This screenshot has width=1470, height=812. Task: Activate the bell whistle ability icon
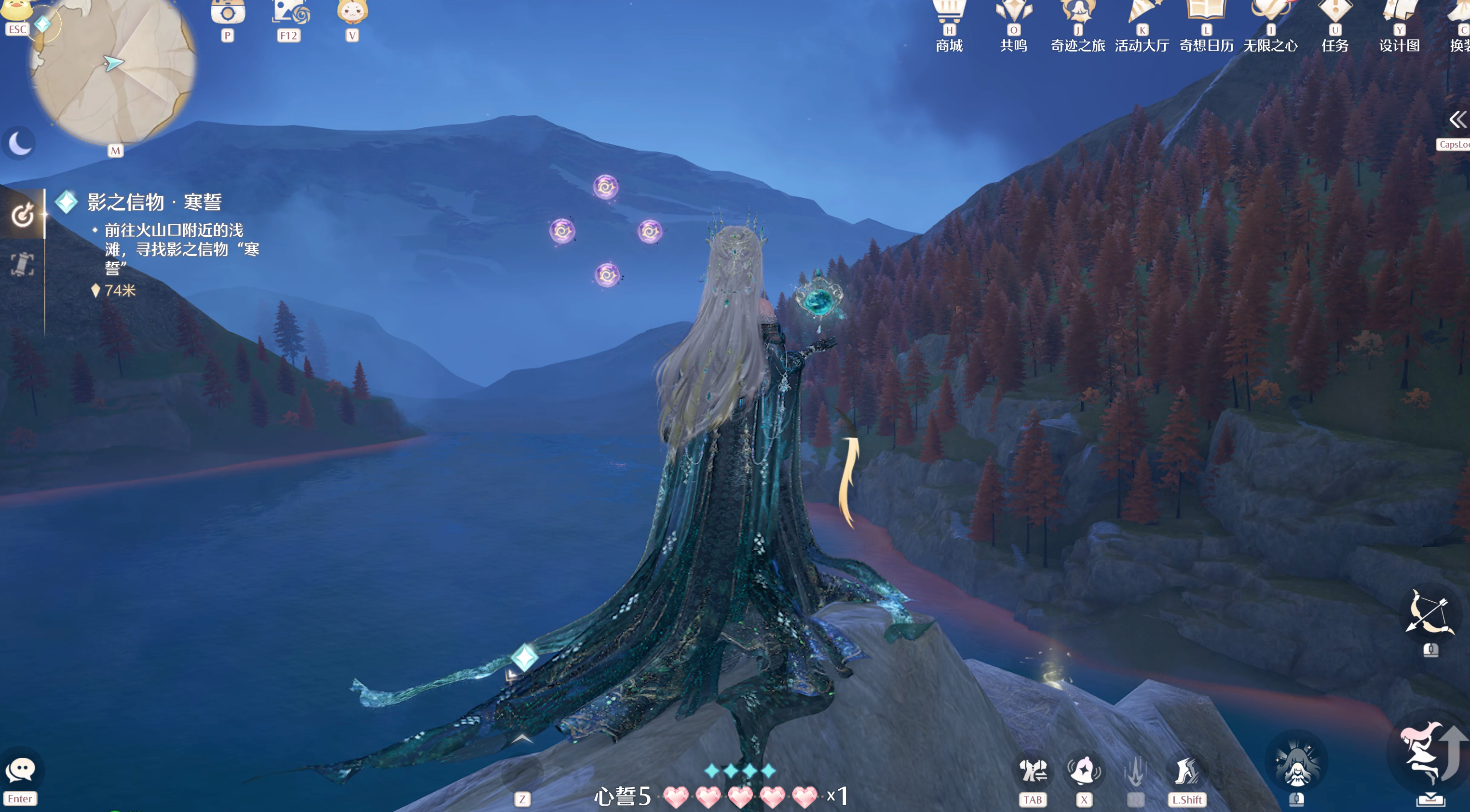tap(1084, 771)
